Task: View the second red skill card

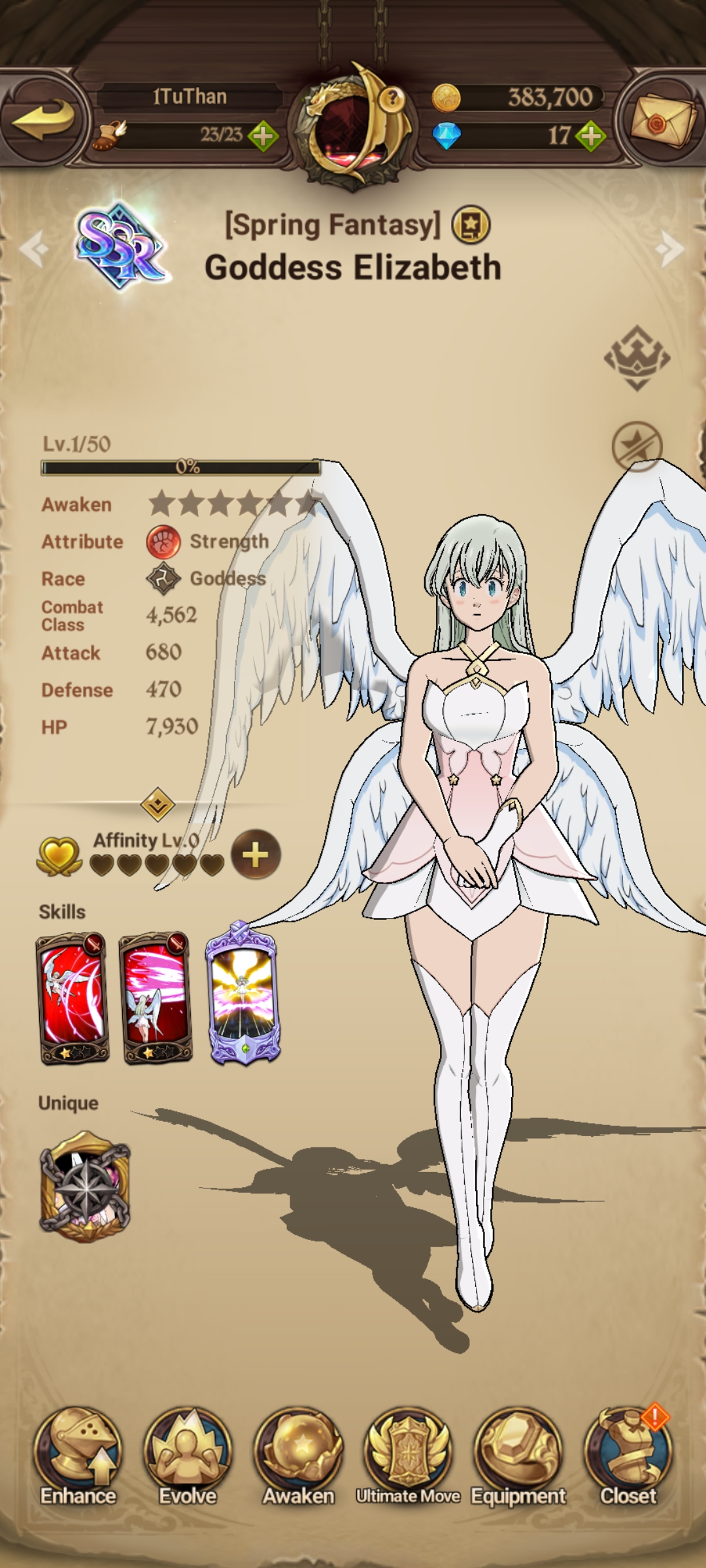Action: 156,998
